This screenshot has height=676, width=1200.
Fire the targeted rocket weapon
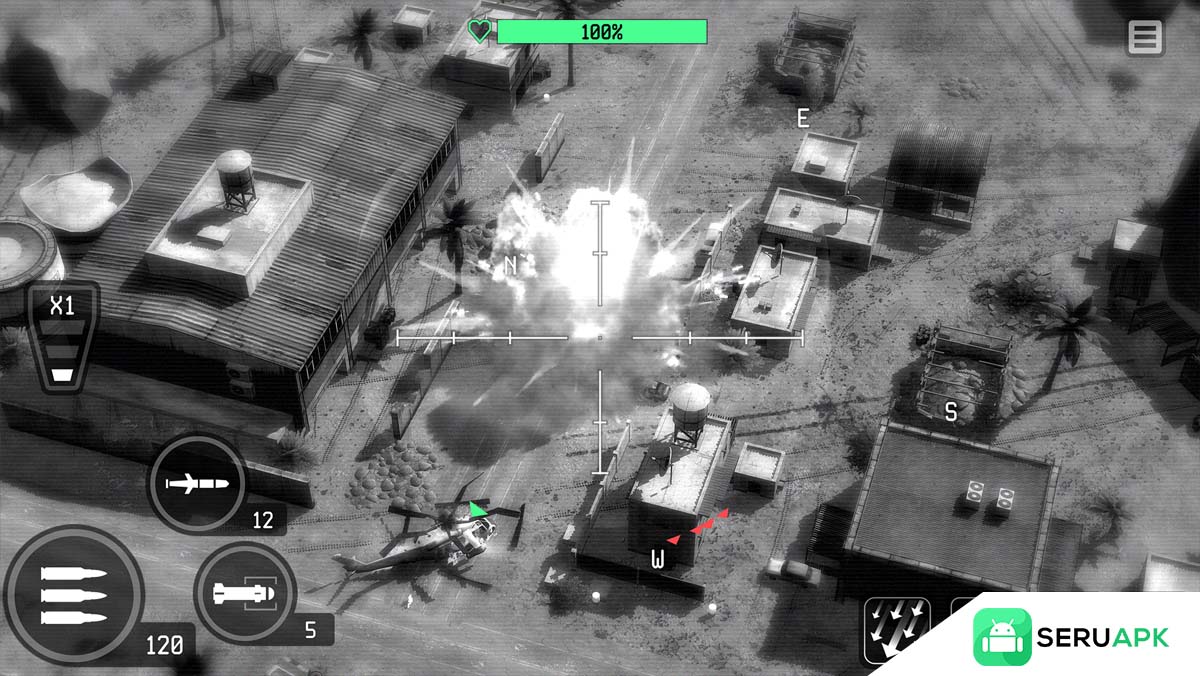tap(244, 594)
